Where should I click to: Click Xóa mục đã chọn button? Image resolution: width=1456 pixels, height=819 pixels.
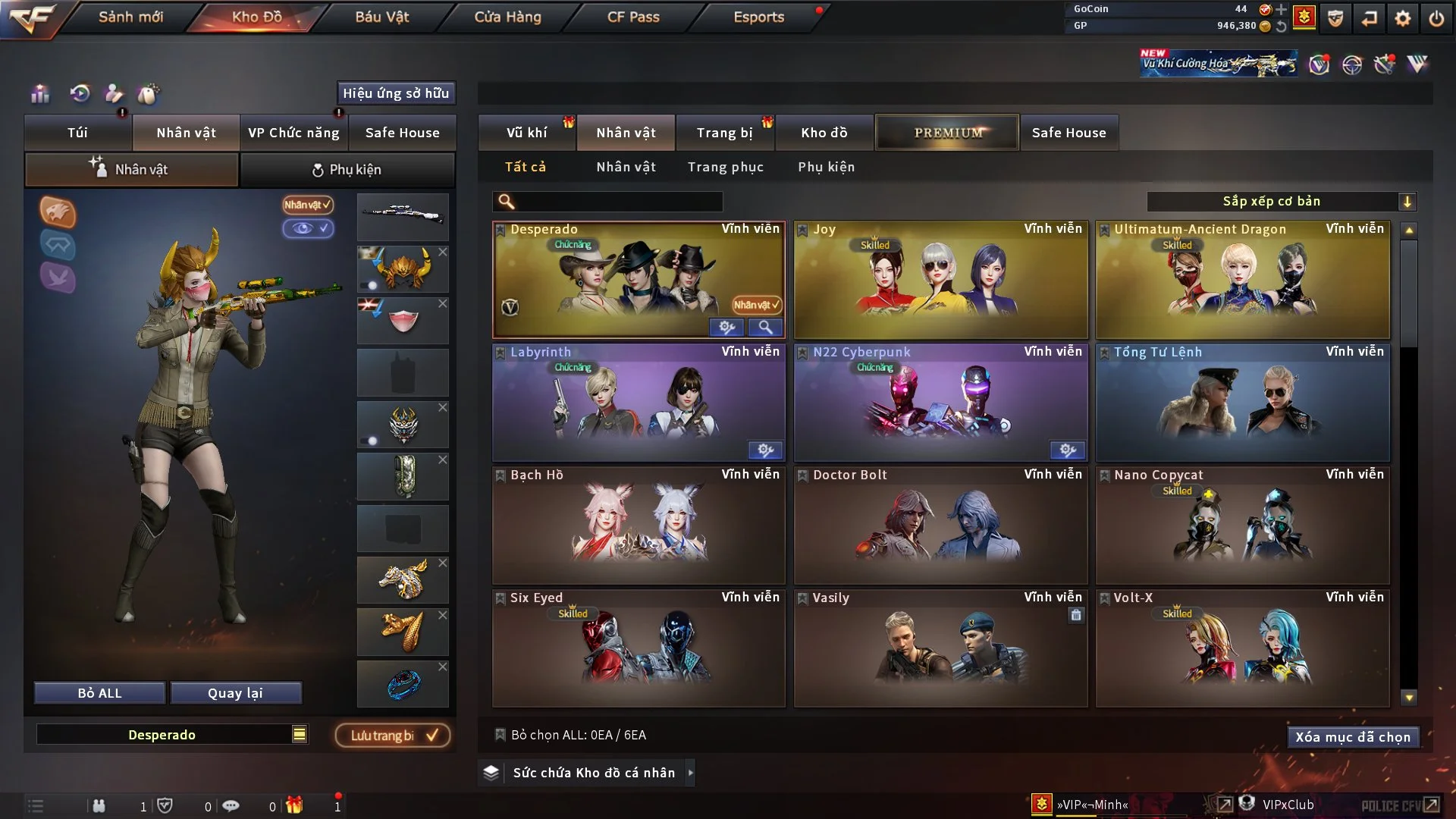pos(1353,736)
